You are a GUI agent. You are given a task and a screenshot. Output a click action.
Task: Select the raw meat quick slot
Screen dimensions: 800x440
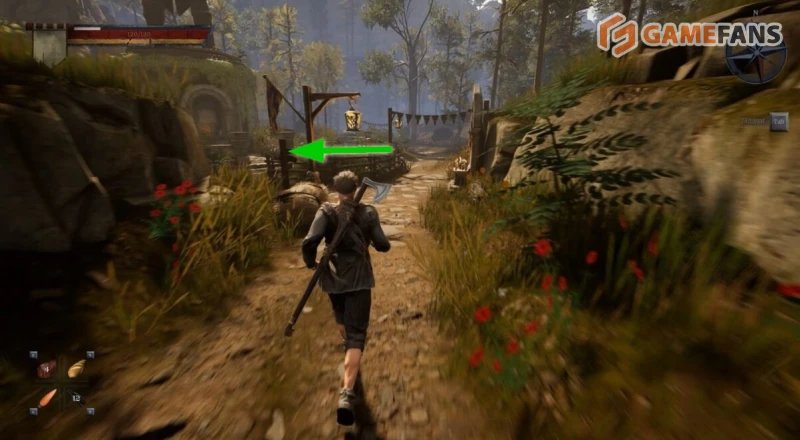(46, 369)
